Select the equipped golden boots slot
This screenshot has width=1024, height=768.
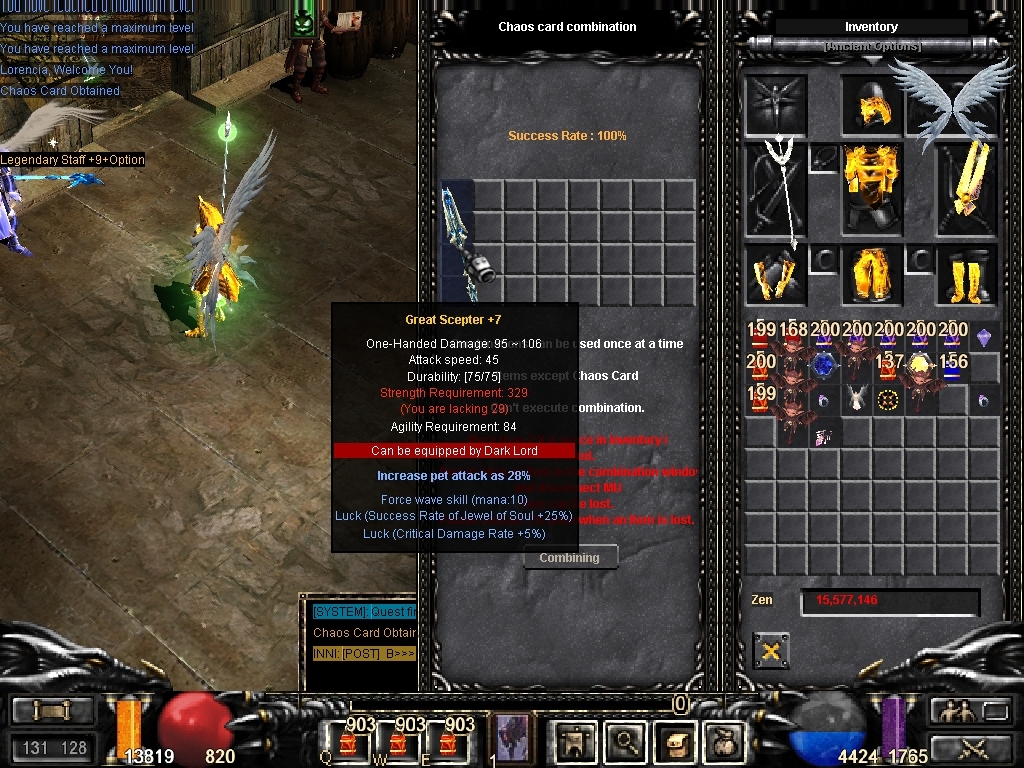pos(966,274)
